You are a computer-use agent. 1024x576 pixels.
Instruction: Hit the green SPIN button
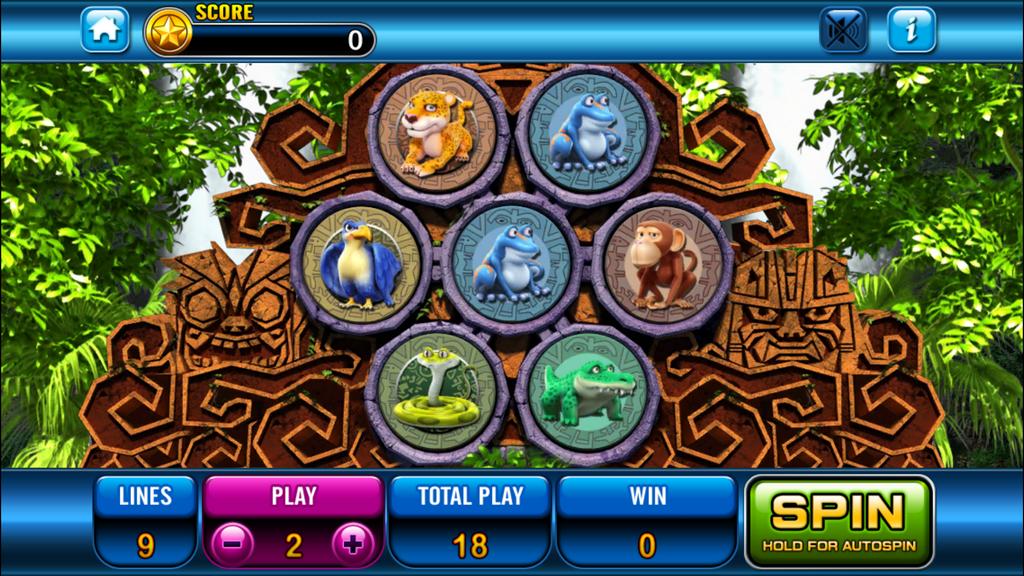pyautogui.click(x=839, y=520)
